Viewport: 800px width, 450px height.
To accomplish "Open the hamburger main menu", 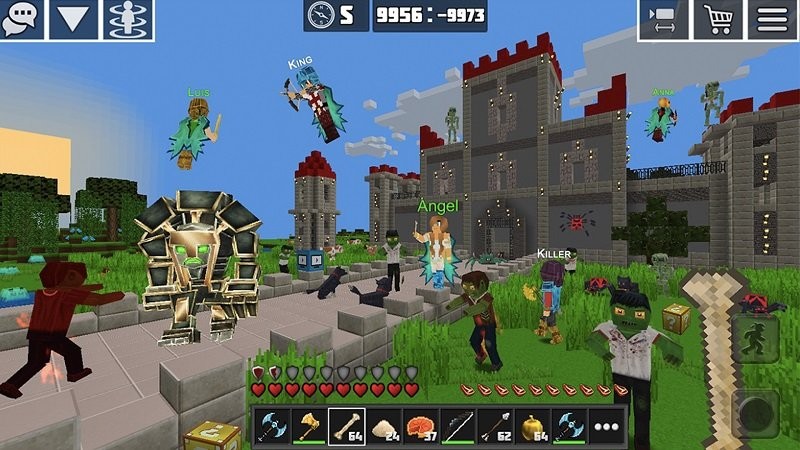I will (773, 19).
